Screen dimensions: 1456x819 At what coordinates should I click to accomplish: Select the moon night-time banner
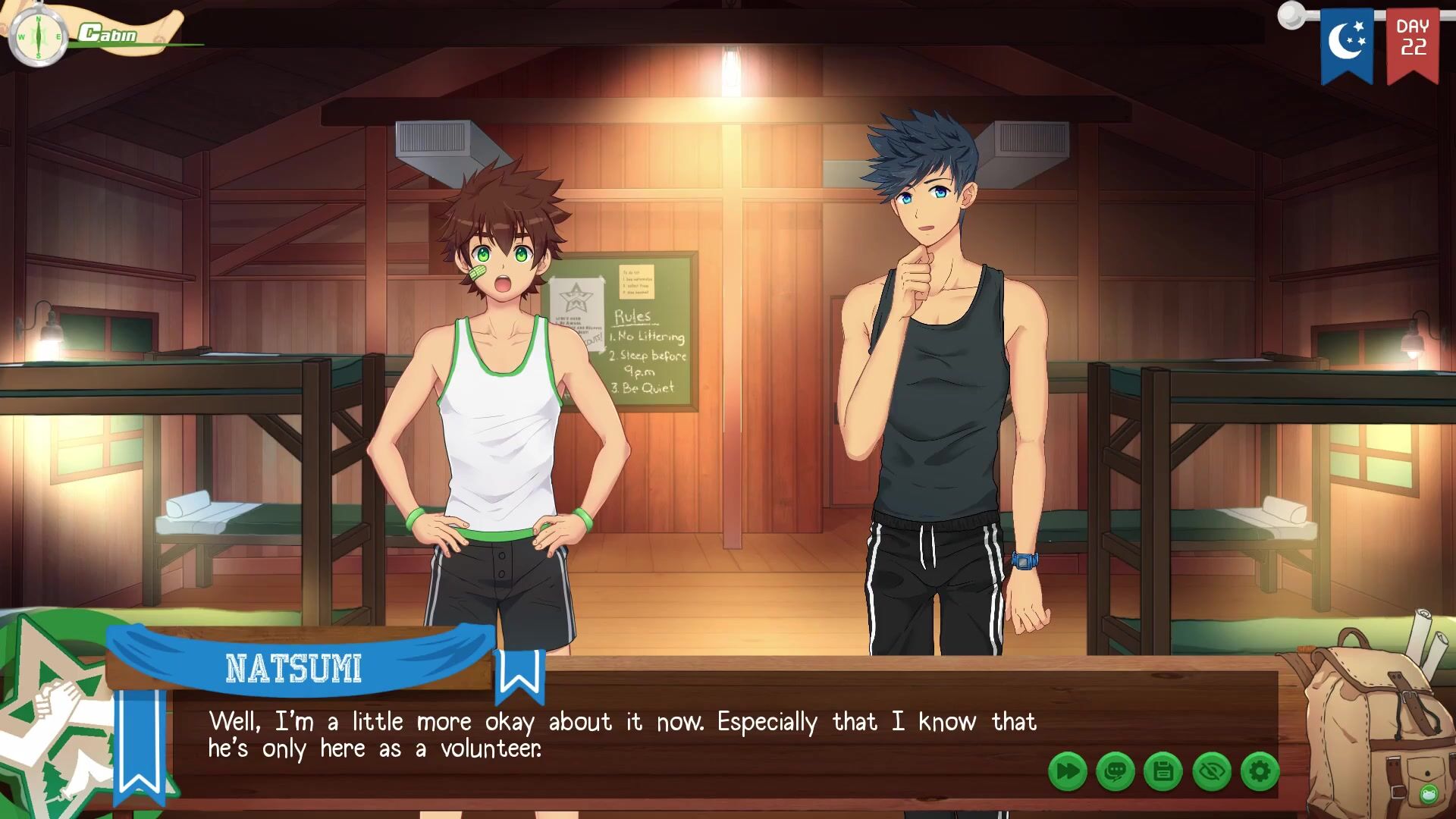[x=1347, y=42]
